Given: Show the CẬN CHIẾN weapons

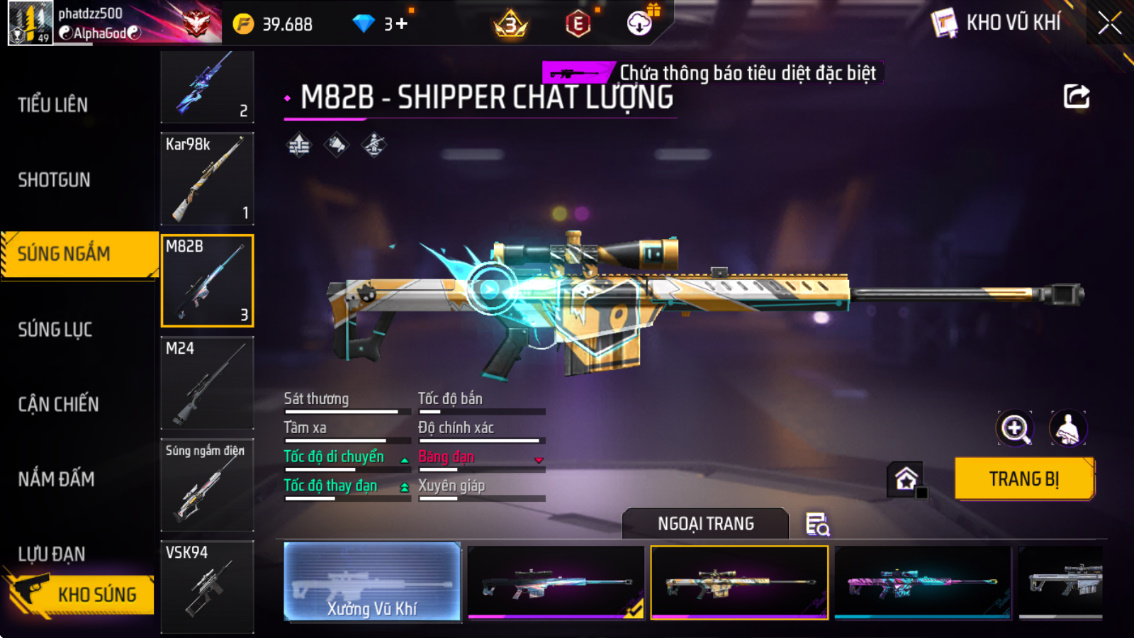Looking at the screenshot, I should [58, 404].
